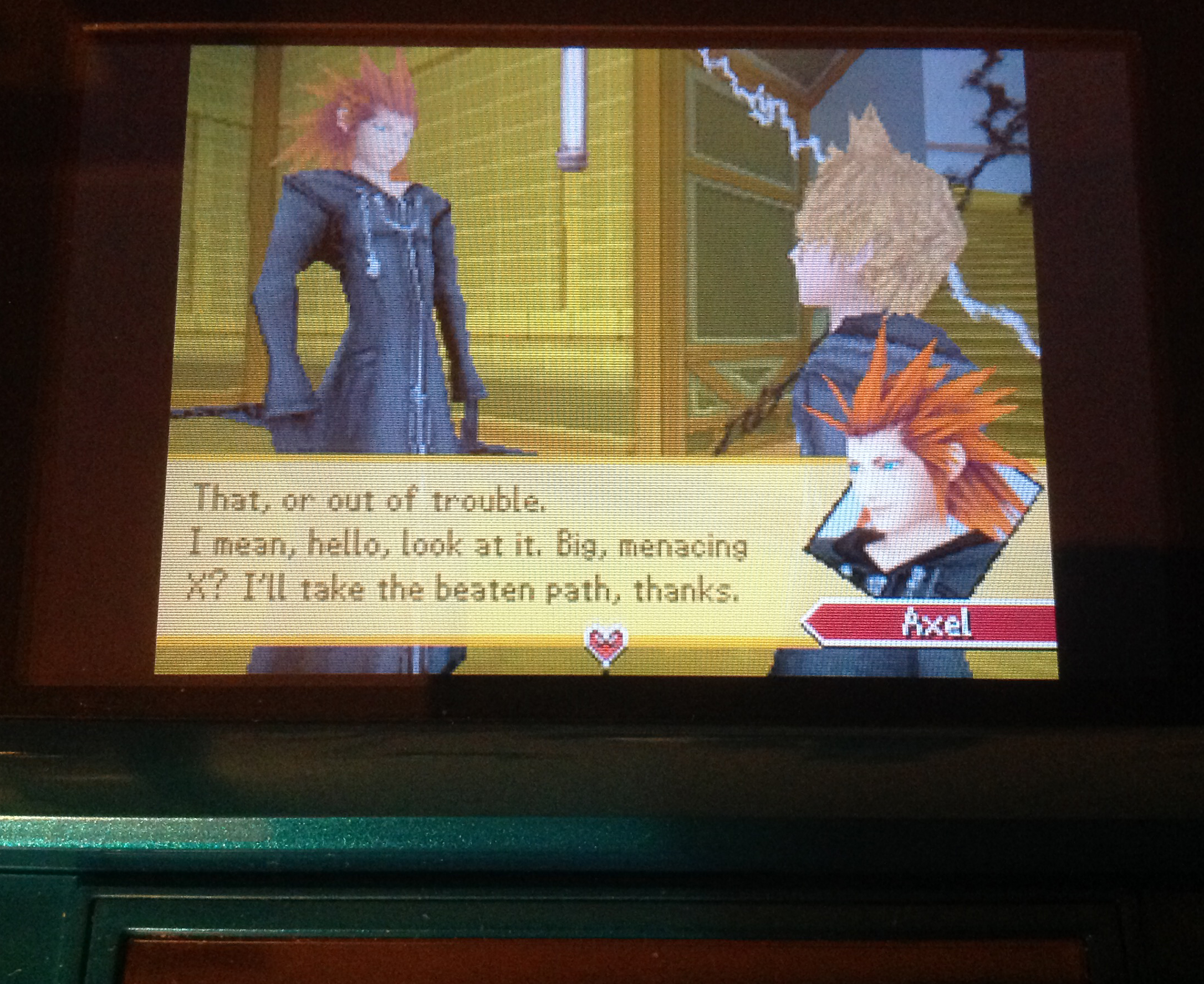Advance dialogue with the heart continue icon
Image resolution: width=1204 pixels, height=984 pixels.
pos(605,645)
